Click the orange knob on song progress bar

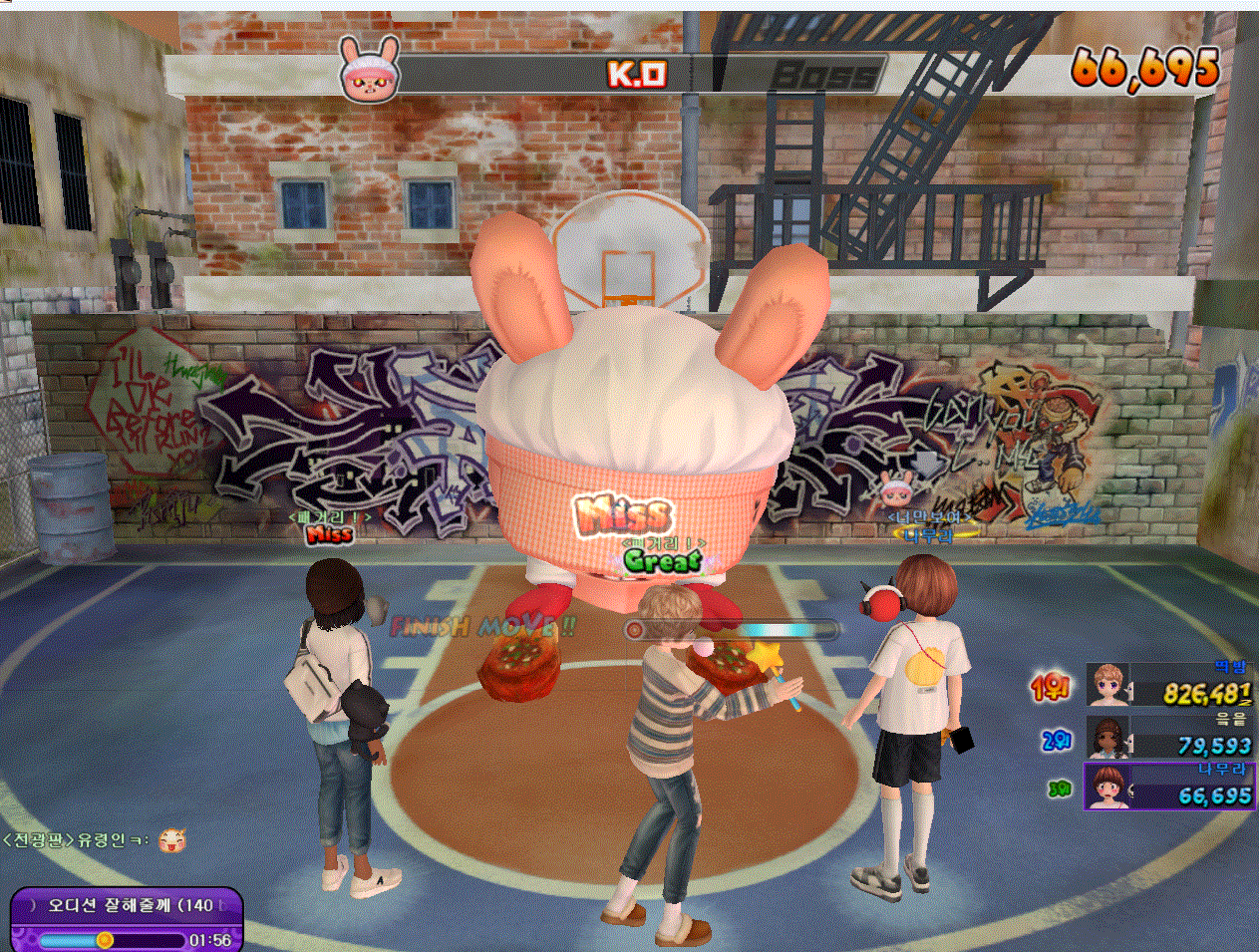[x=105, y=939]
